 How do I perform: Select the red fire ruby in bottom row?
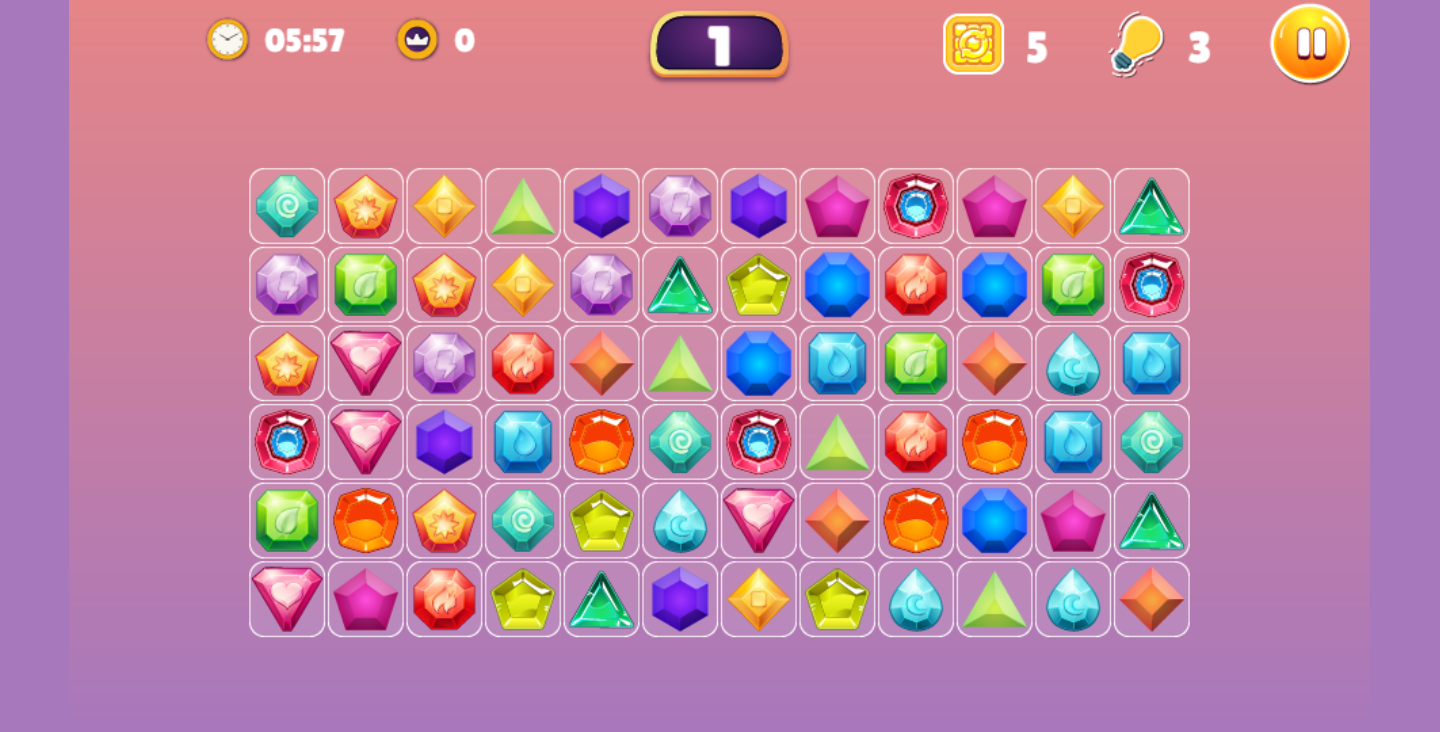(x=444, y=598)
